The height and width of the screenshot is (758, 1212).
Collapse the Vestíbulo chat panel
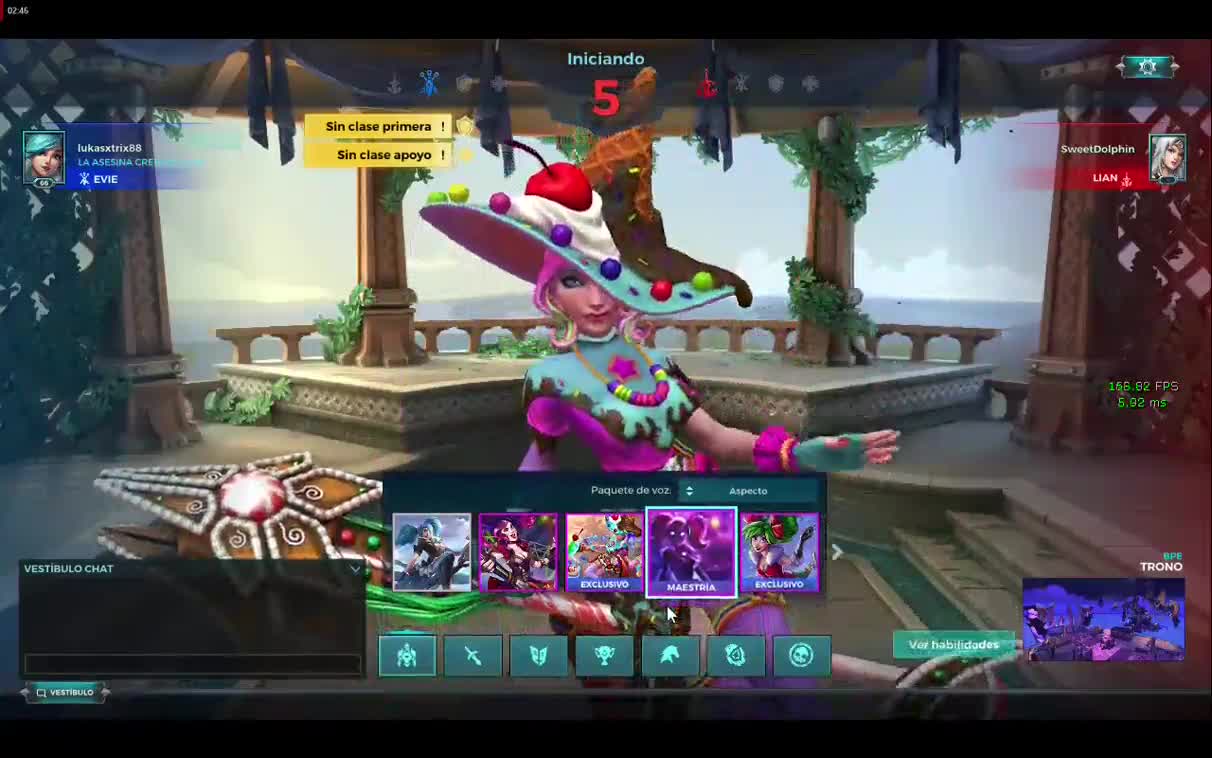click(355, 569)
